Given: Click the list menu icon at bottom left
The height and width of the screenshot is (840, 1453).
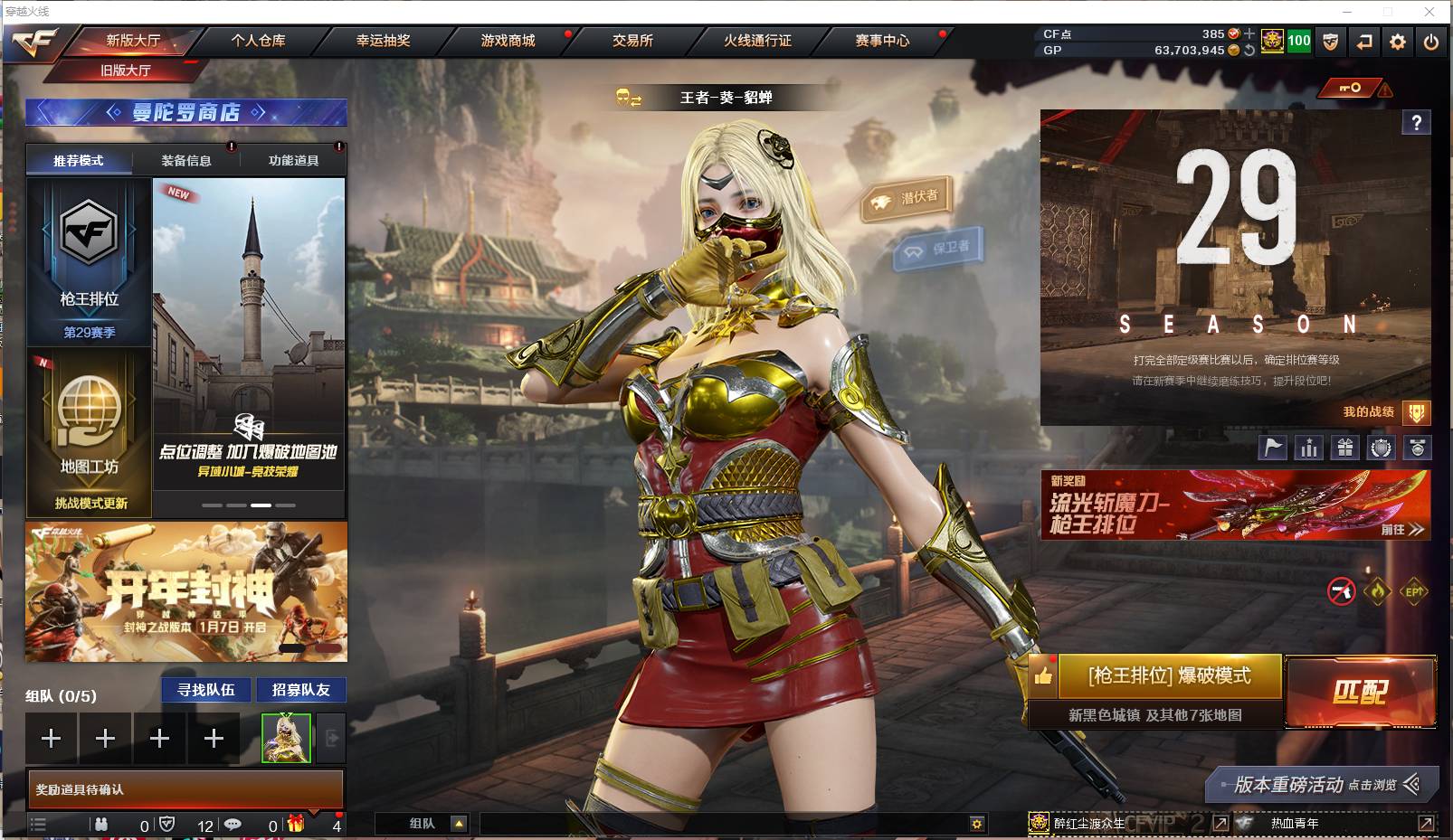Looking at the screenshot, I should pos(38,824).
